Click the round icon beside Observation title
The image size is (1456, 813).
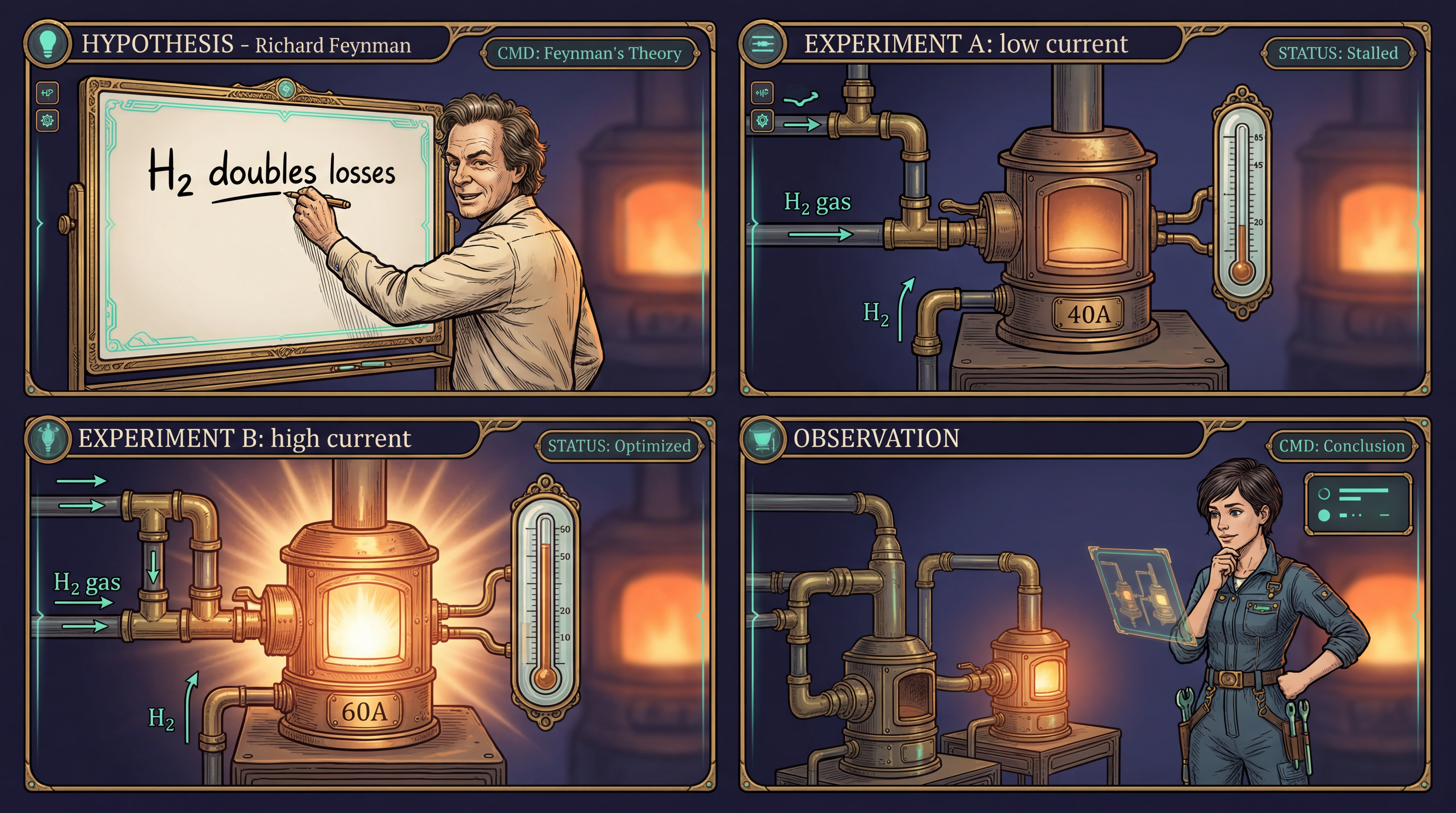point(763,438)
